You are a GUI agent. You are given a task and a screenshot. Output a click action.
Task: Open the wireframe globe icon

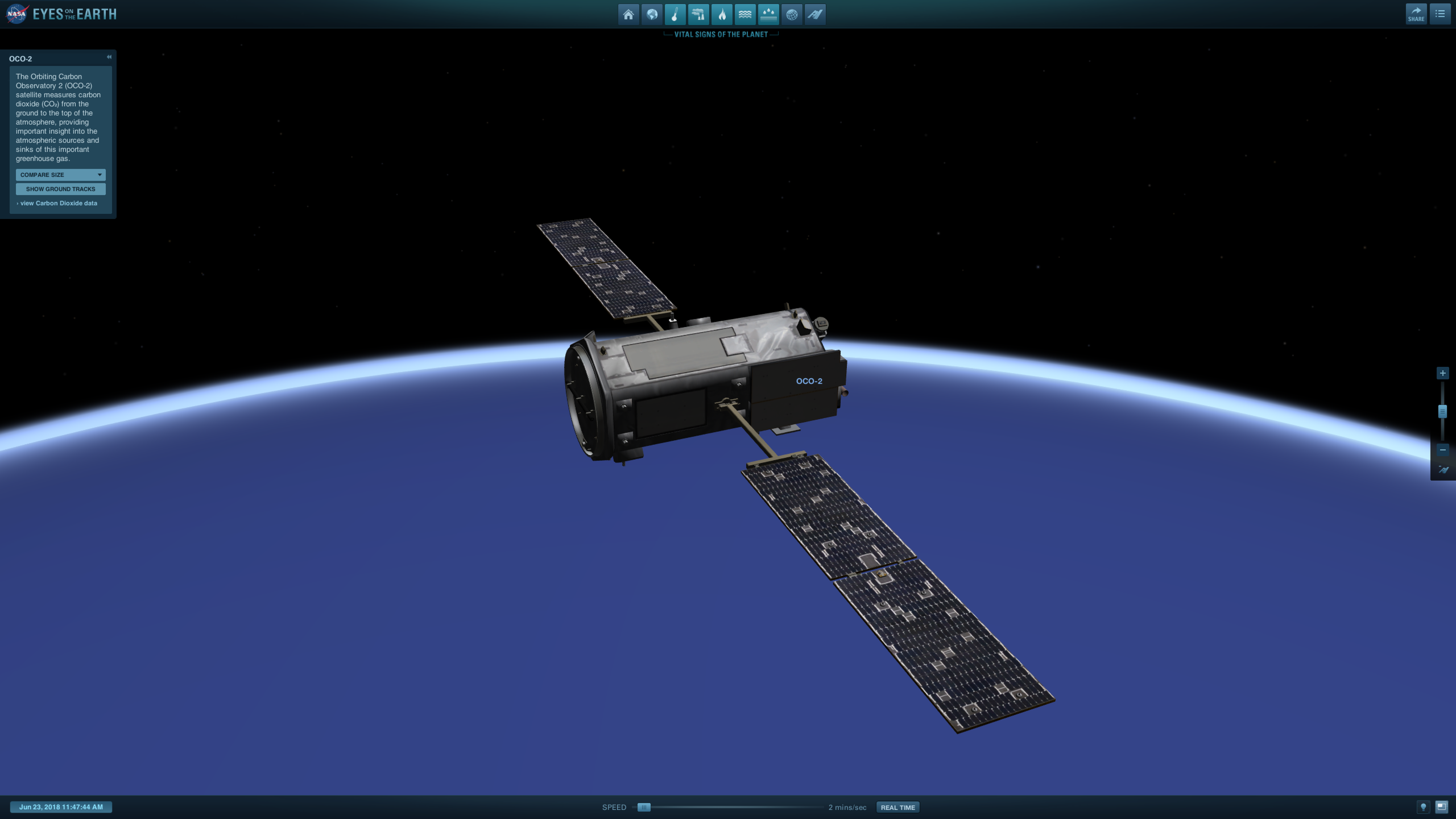[792, 15]
